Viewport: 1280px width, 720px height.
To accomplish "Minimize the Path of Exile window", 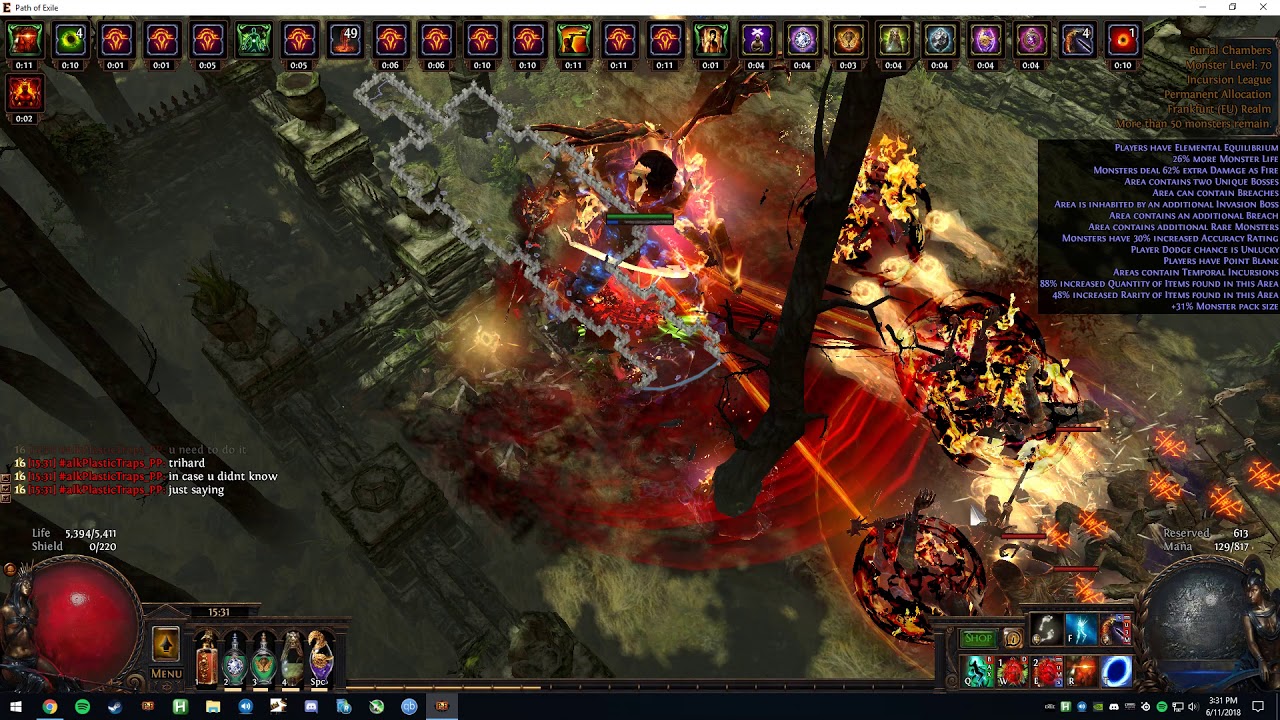I will pyautogui.click(x=1203, y=7).
